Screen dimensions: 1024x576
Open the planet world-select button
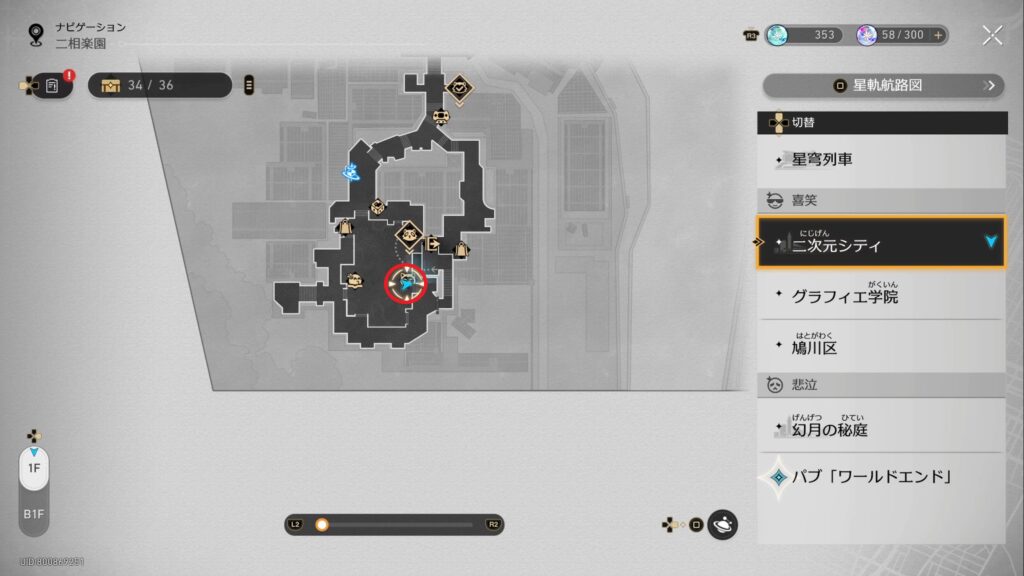[722, 524]
